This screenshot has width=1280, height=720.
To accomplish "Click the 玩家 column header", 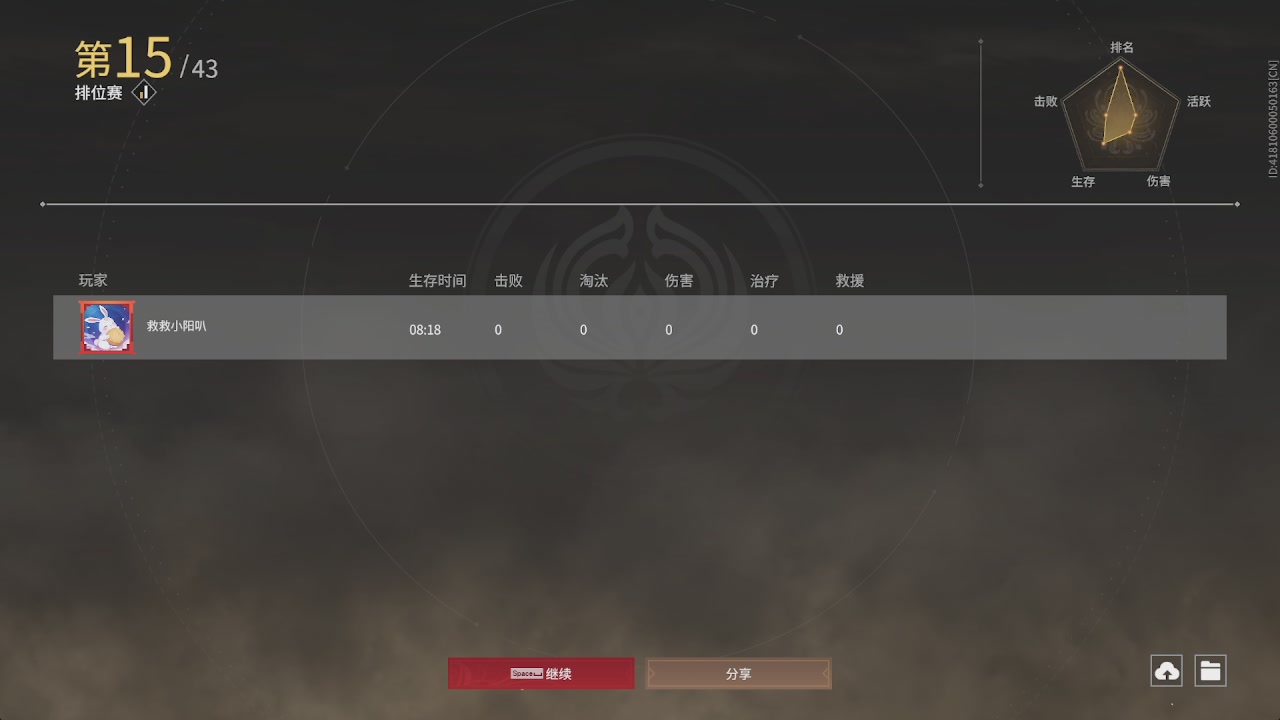I will coord(92,281).
